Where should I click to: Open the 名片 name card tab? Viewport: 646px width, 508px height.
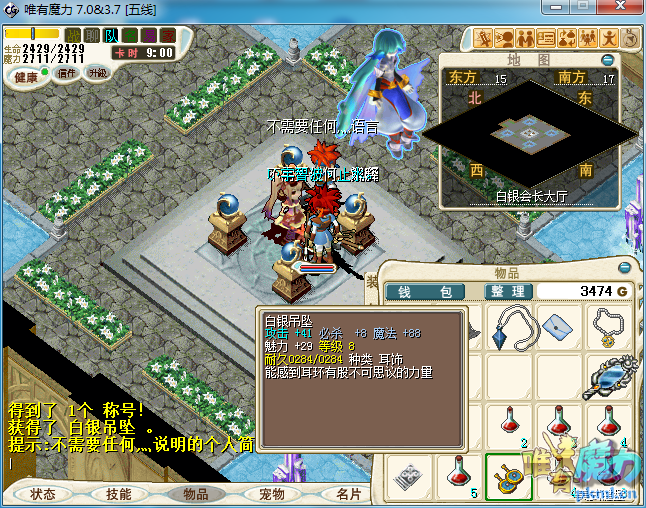point(348,494)
